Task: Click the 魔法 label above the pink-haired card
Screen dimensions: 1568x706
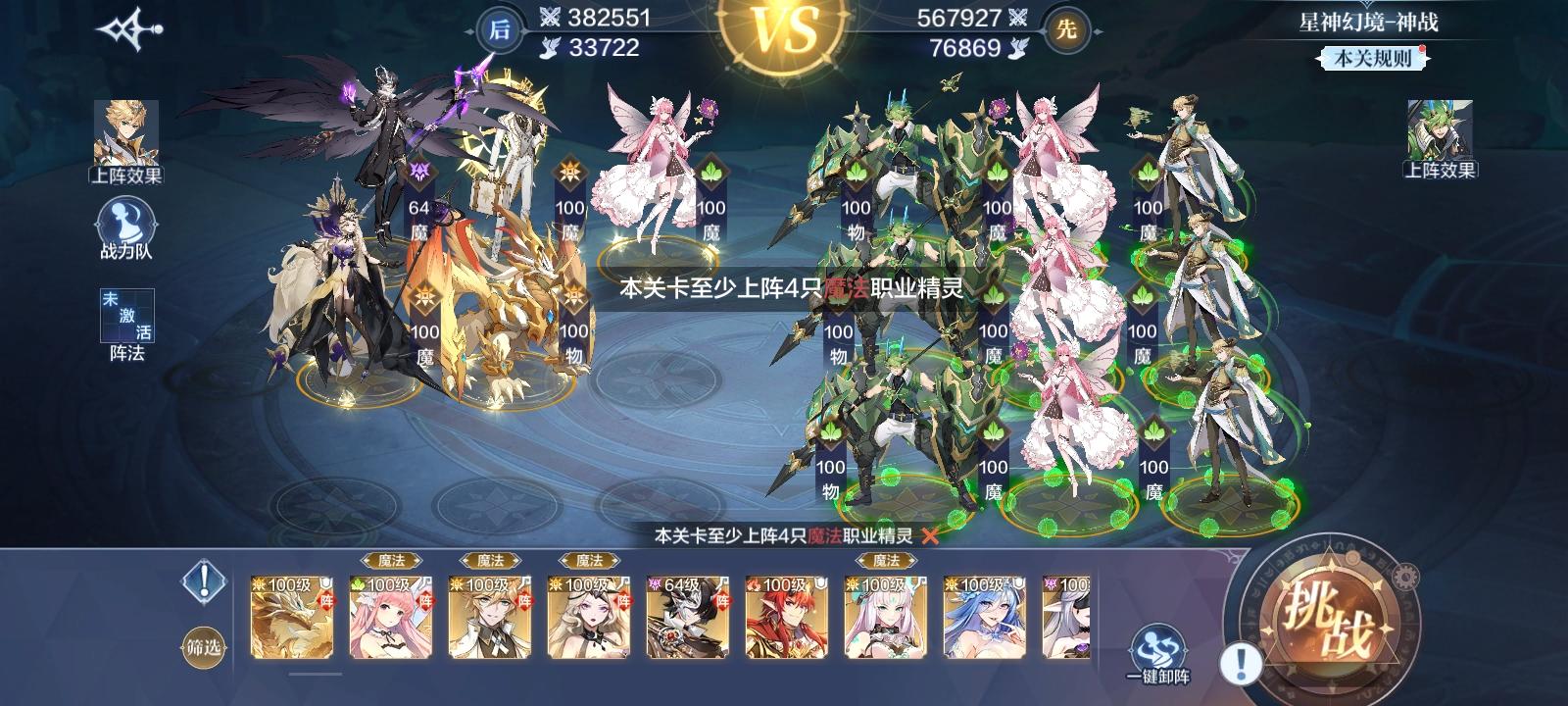Action: 389,561
